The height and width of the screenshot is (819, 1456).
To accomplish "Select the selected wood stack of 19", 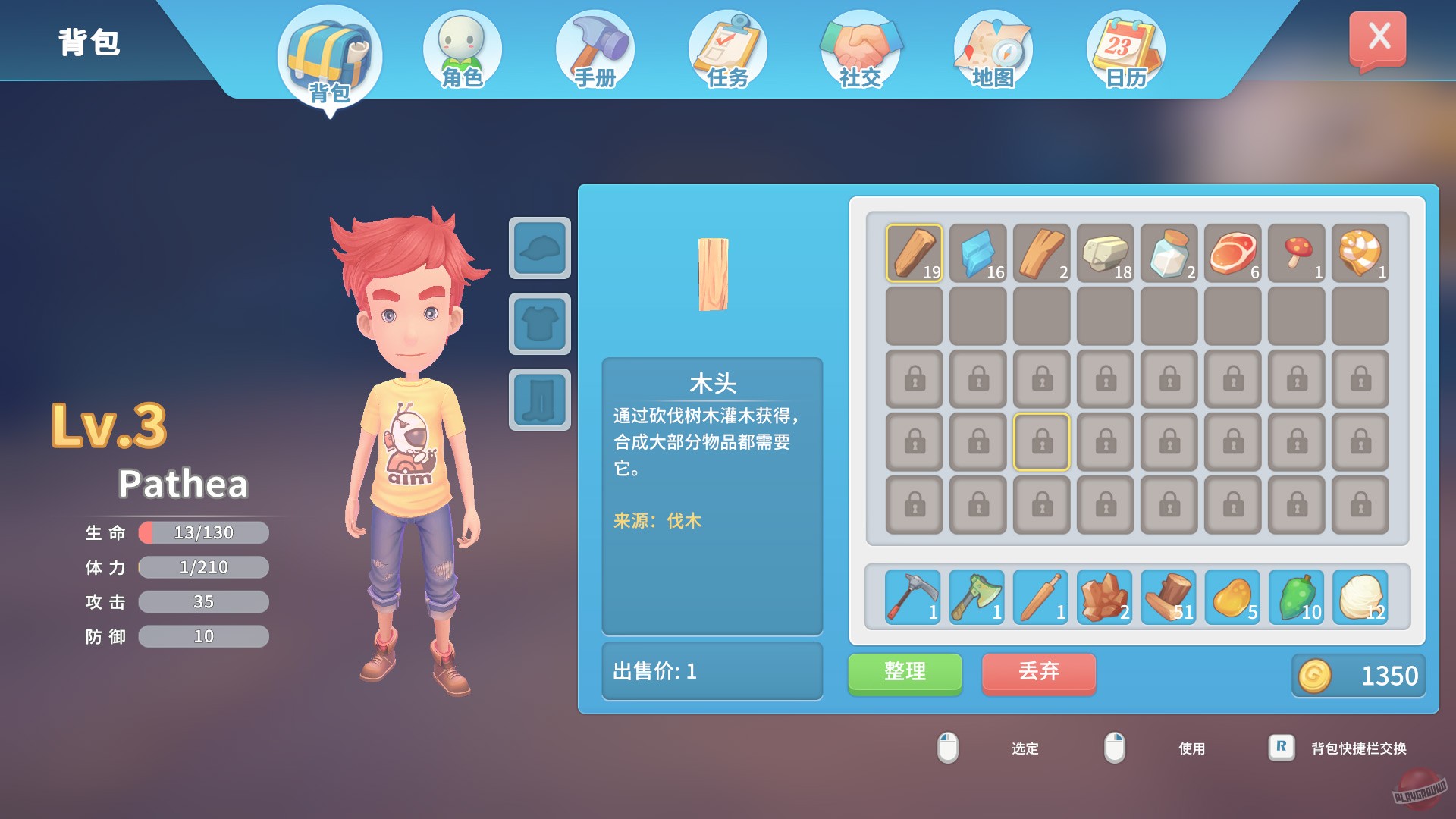I will (912, 251).
